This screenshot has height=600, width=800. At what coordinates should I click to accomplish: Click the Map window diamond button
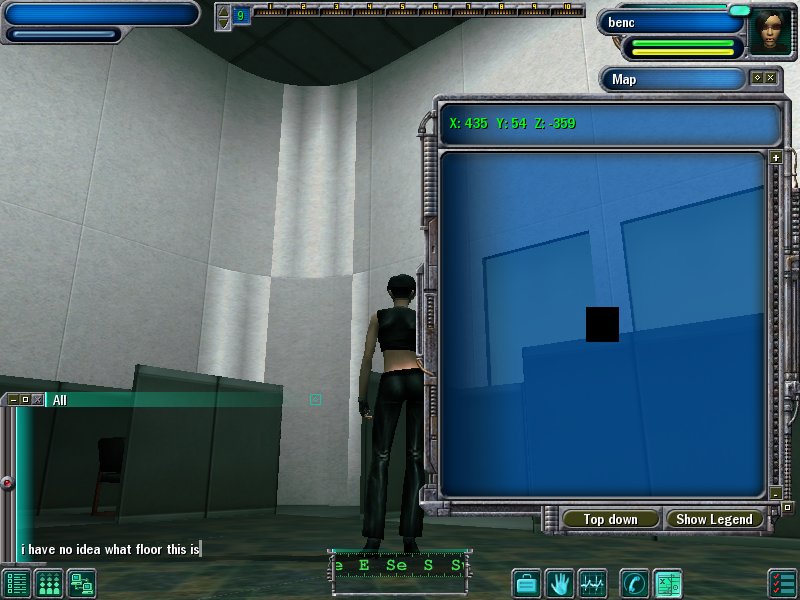(x=757, y=78)
